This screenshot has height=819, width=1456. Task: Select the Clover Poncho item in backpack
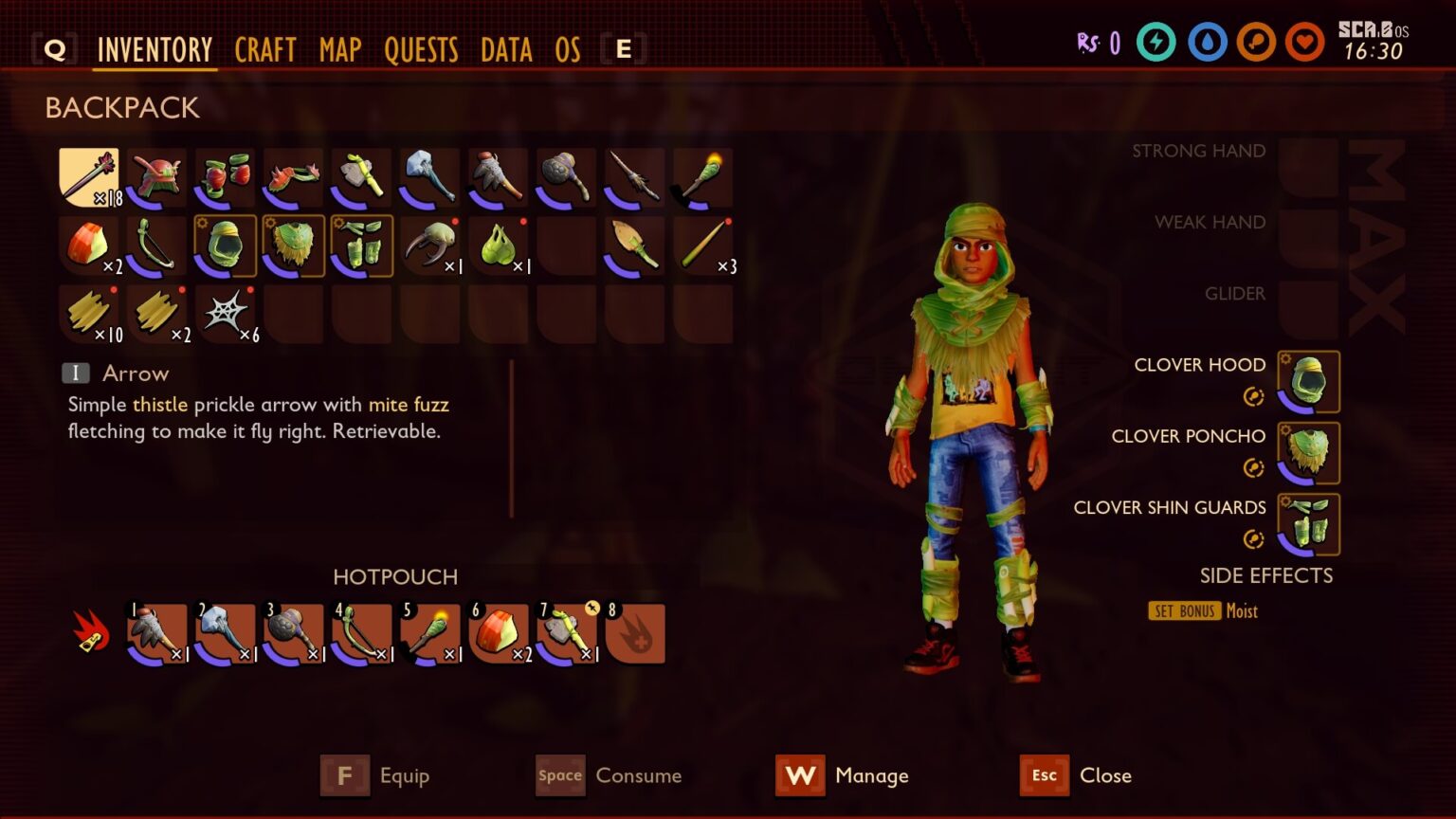293,245
